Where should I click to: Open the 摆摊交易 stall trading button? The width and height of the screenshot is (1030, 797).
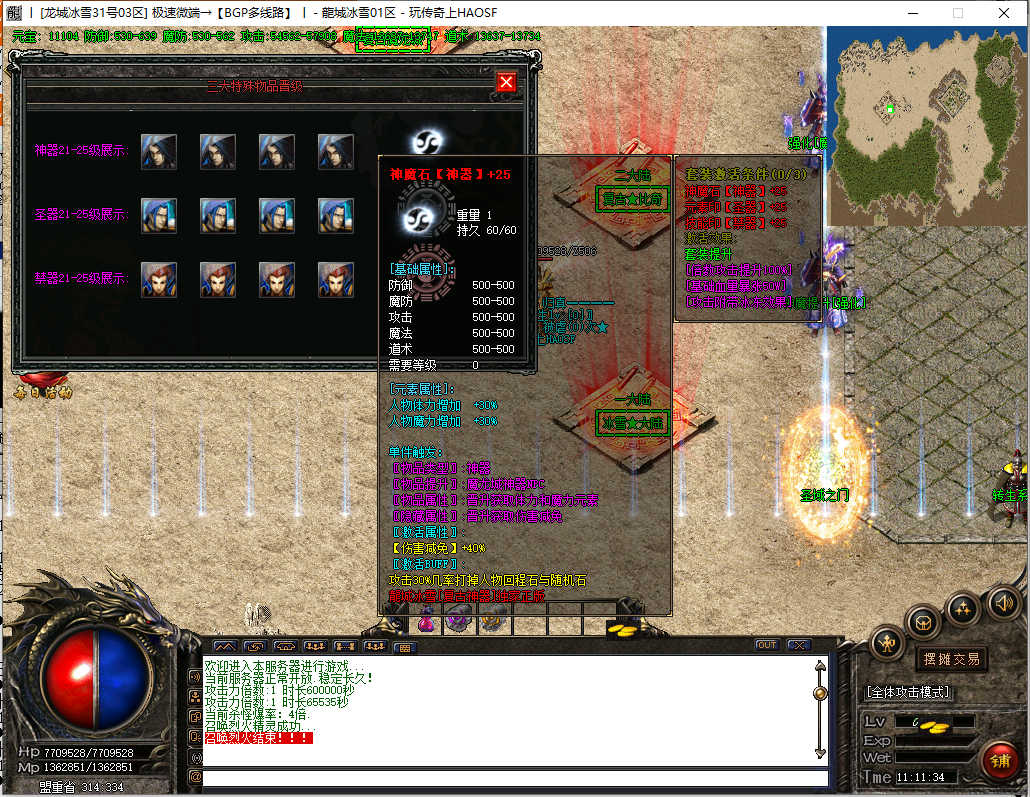tap(950, 659)
